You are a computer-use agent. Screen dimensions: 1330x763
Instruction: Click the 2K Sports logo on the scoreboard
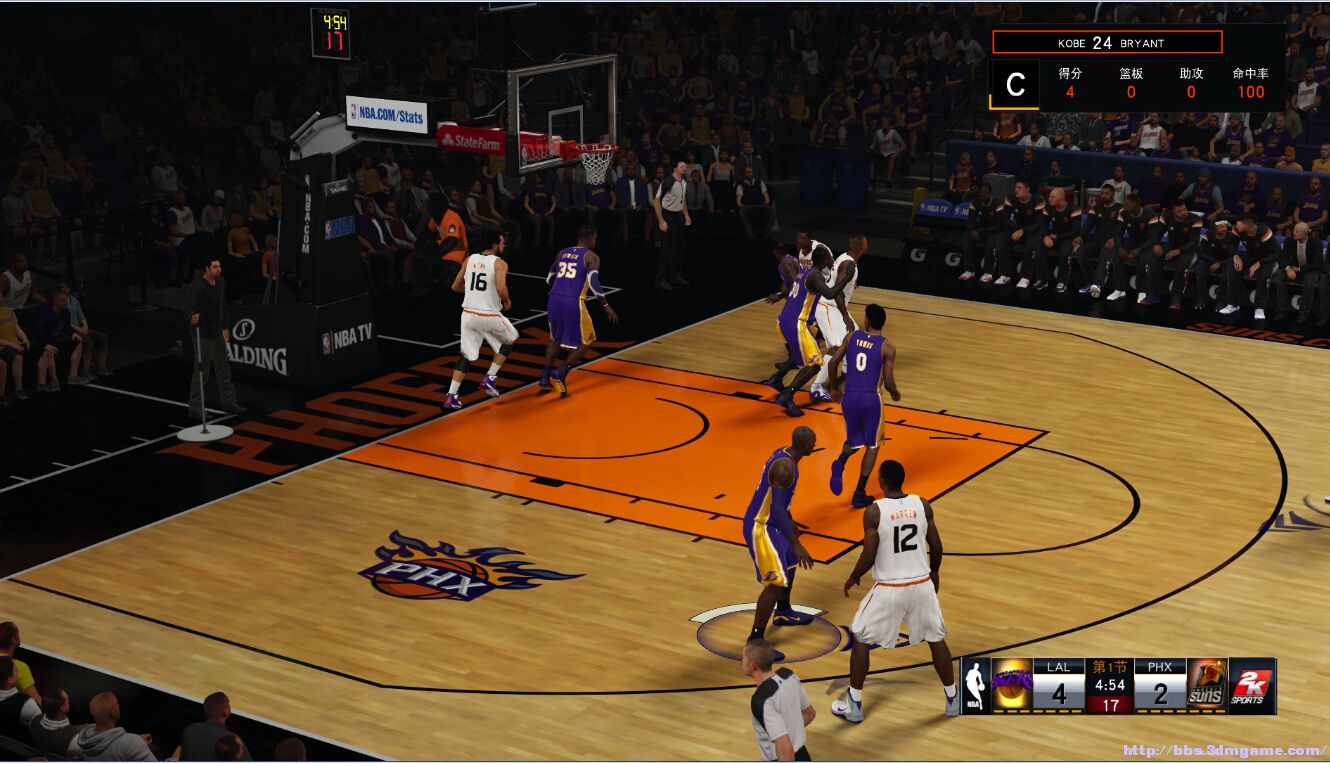[1252, 685]
